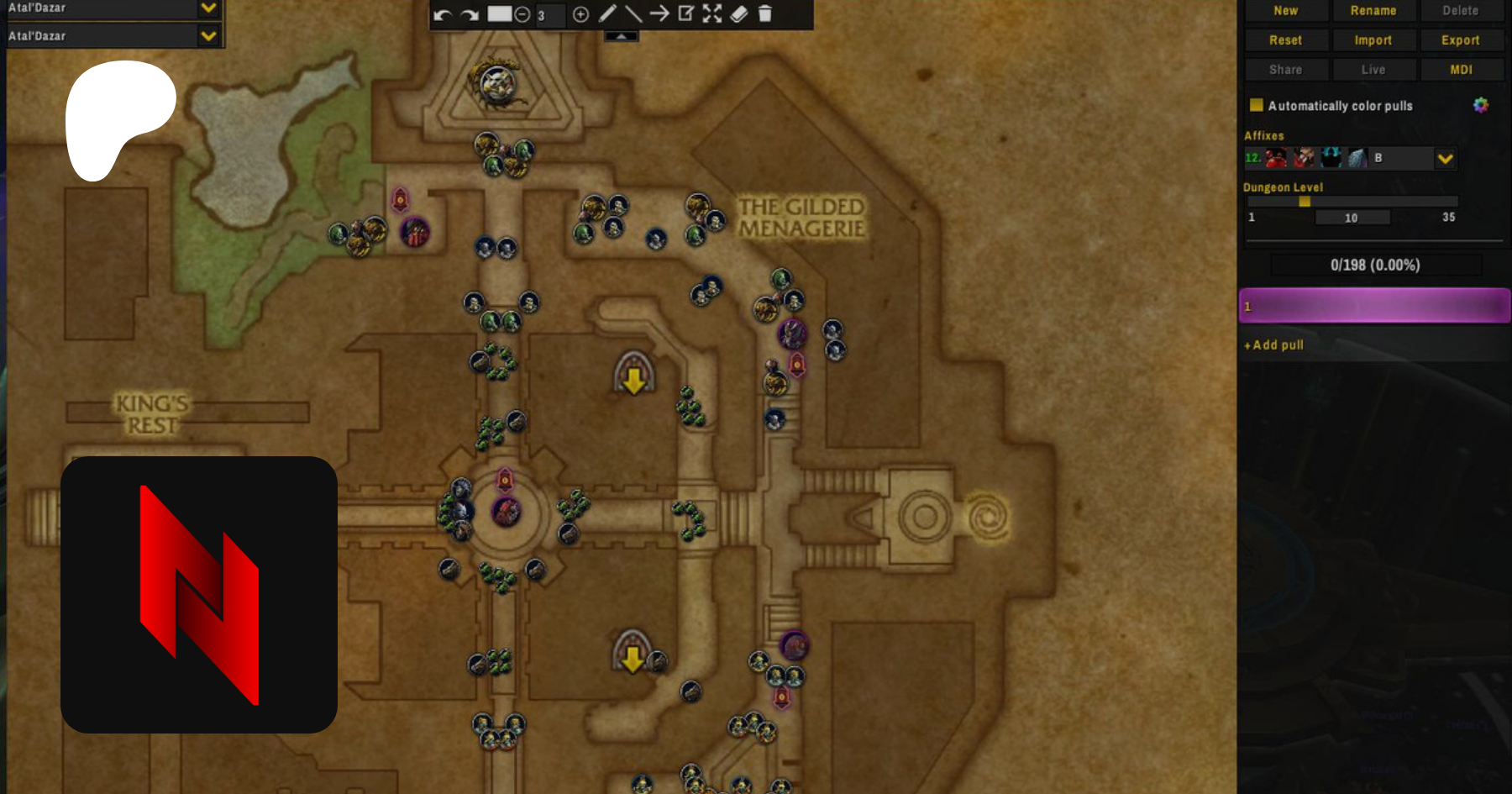Viewport: 1512px width, 794px height.
Task: Decrease brush size with minus button
Action: (522, 14)
